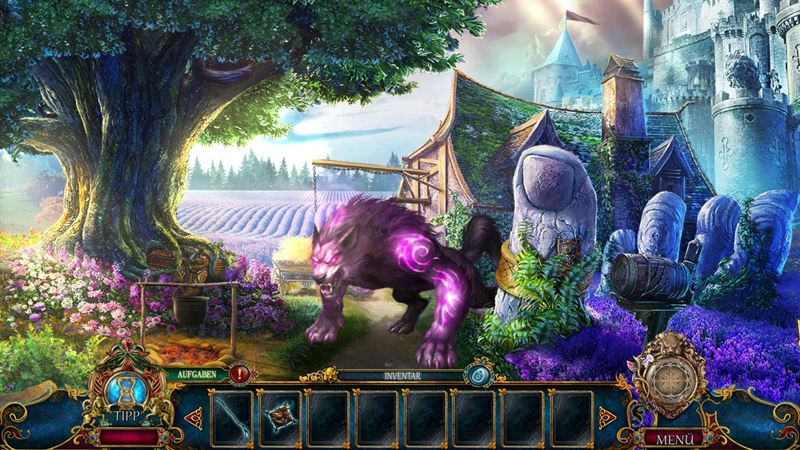Click the red exclamation mark icon
The width and height of the screenshot is (800, 450).
(240, 374)
